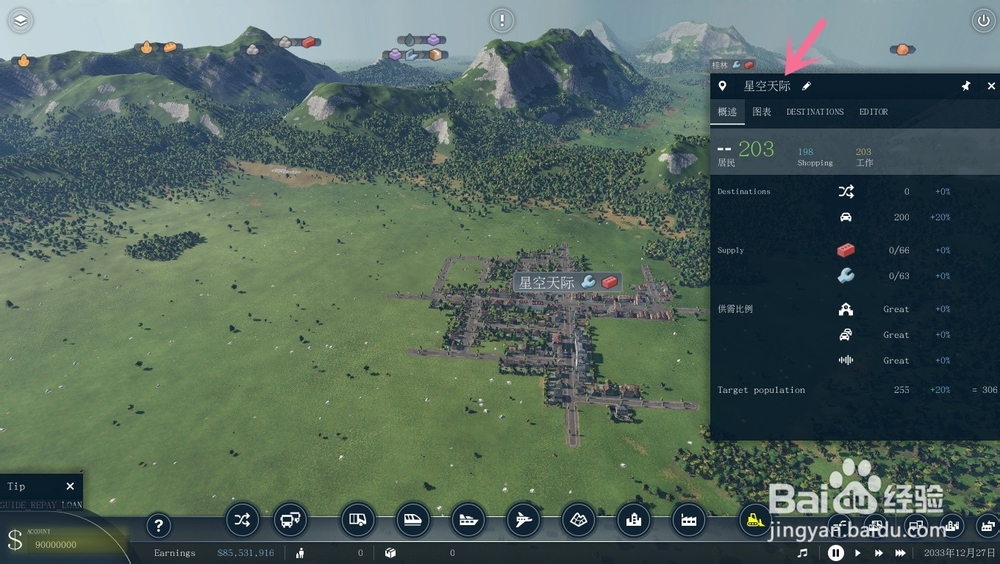Open the train construction menu
Viewport: 1000px width, 564px height.
pos(413,519)
